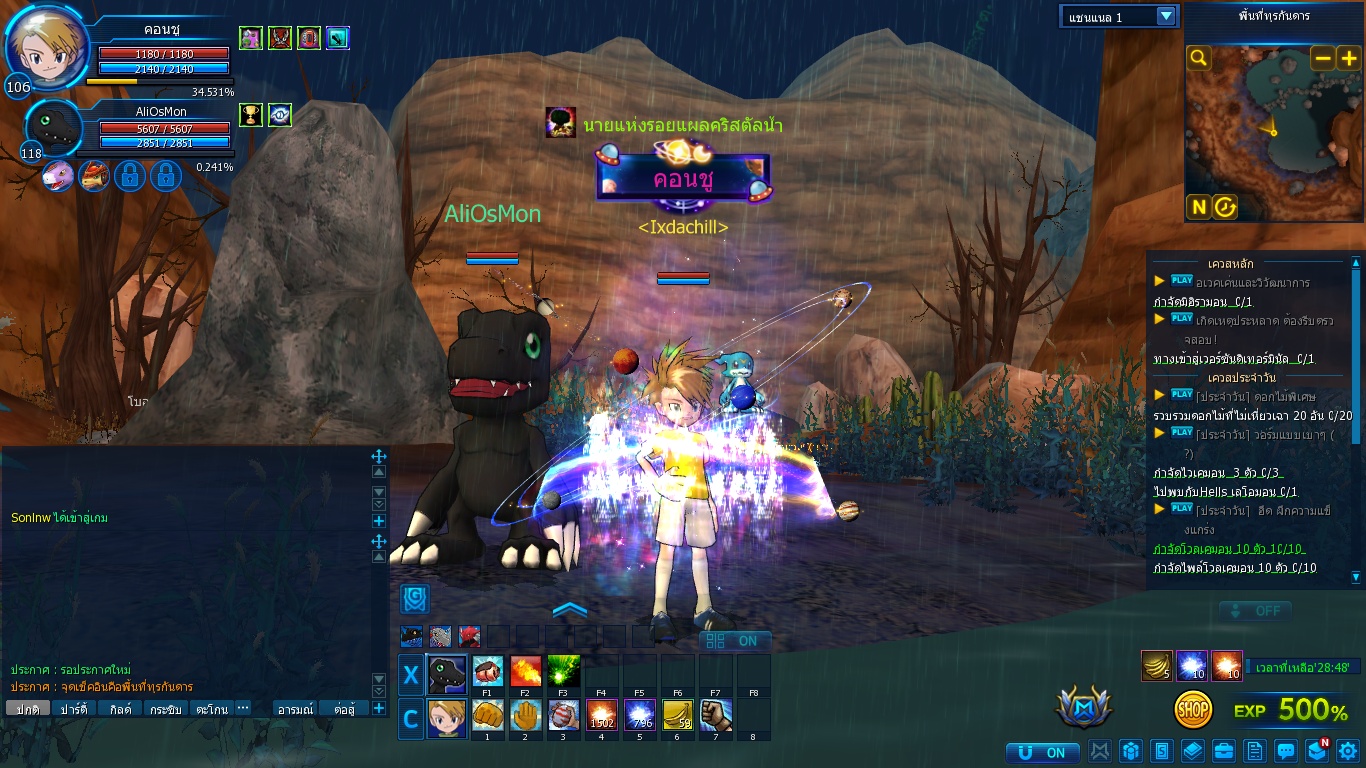Viewport: 1366px width, 768px height.
Task: Use the fire blast skill on F2
Action: pyautogui.click(x=526, y=672)
